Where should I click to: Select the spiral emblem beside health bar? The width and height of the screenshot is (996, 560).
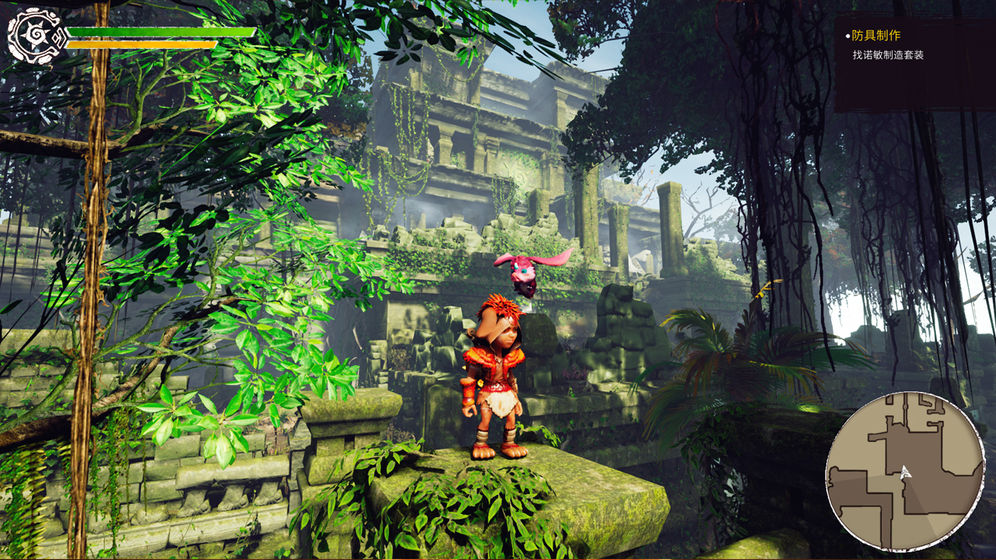pos(31,34)
